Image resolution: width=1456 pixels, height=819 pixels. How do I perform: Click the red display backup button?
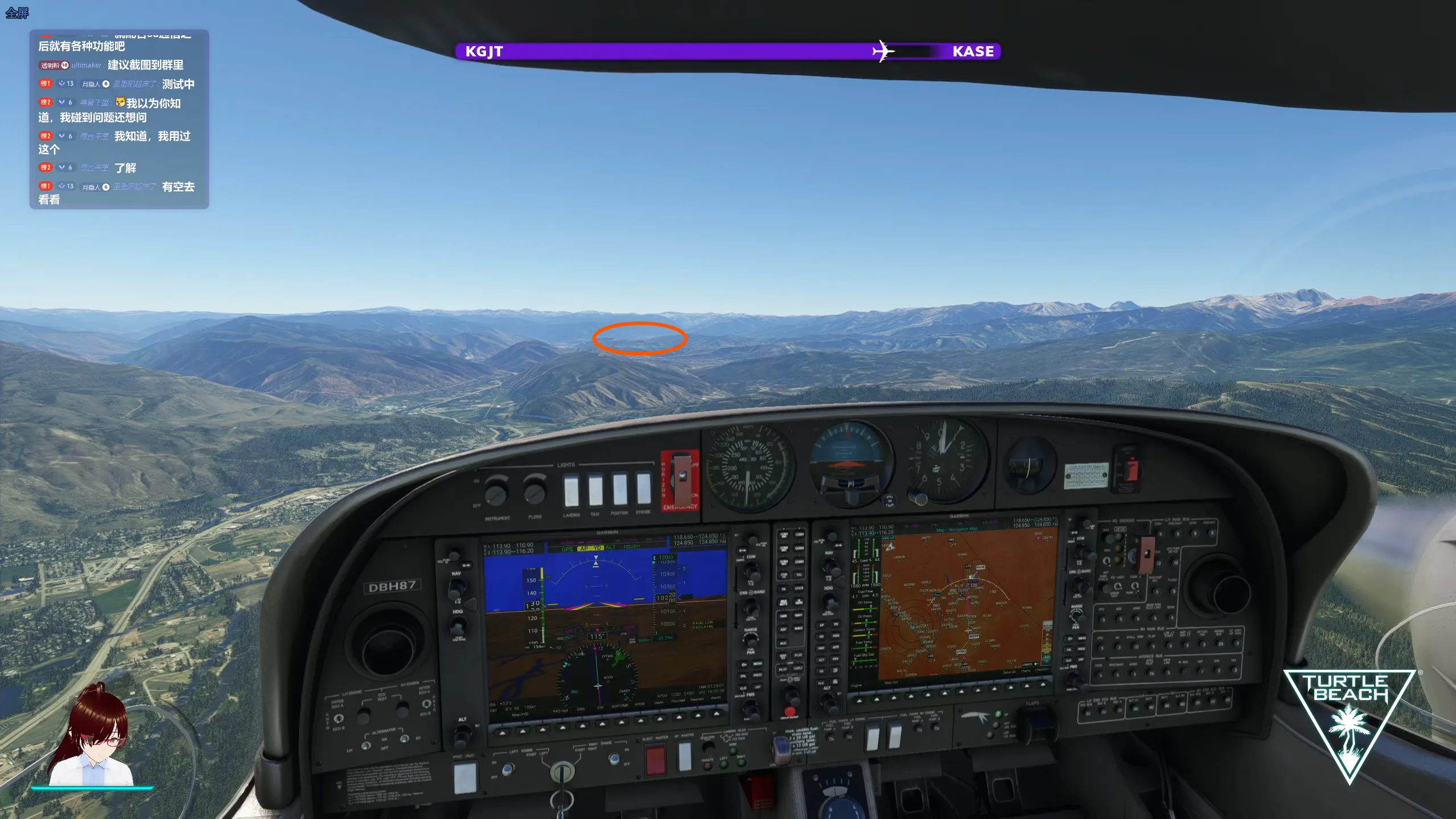[x=789, y=712]
